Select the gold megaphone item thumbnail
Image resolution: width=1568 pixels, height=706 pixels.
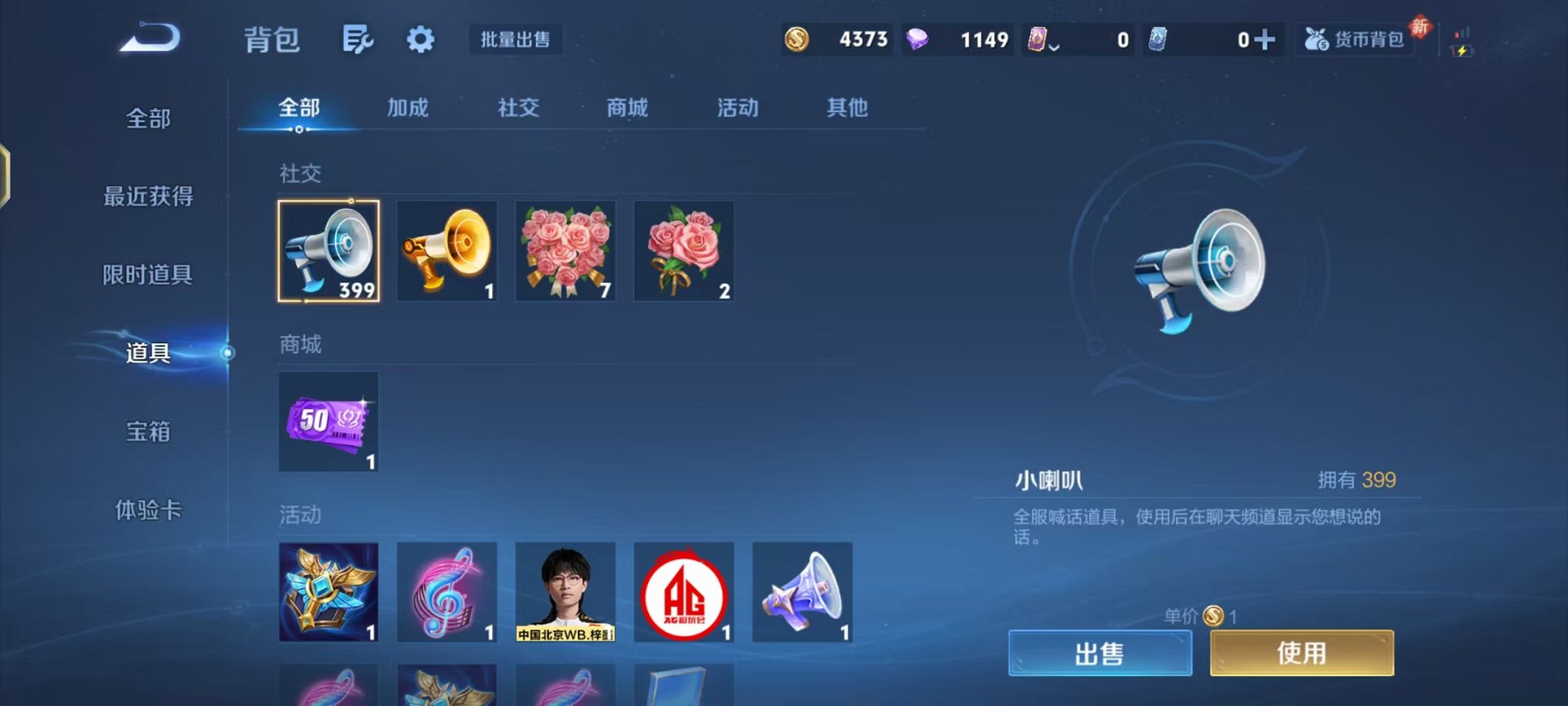pos(447,250)
